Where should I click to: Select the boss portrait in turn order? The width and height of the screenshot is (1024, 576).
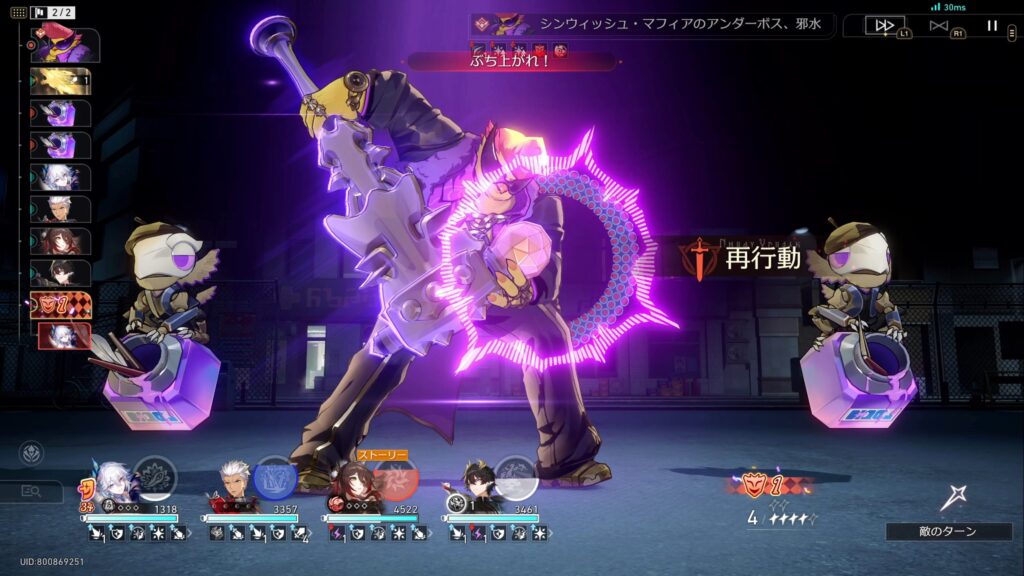click(66, 46)
